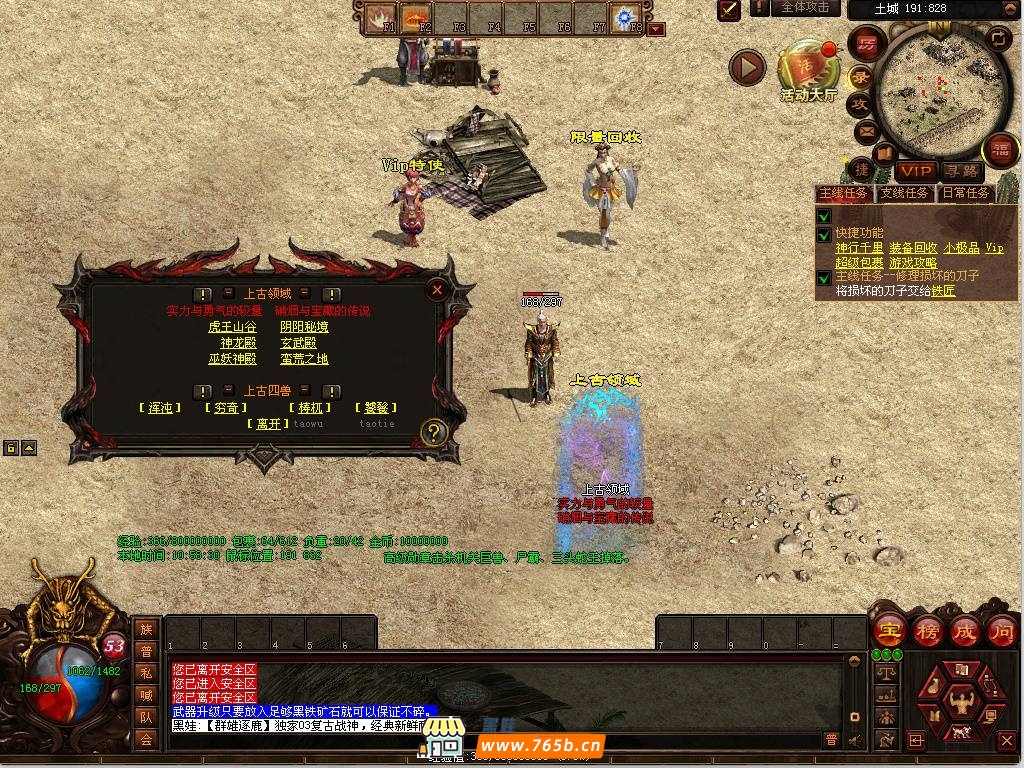Open the dialog's question mark help

point(433,432)
